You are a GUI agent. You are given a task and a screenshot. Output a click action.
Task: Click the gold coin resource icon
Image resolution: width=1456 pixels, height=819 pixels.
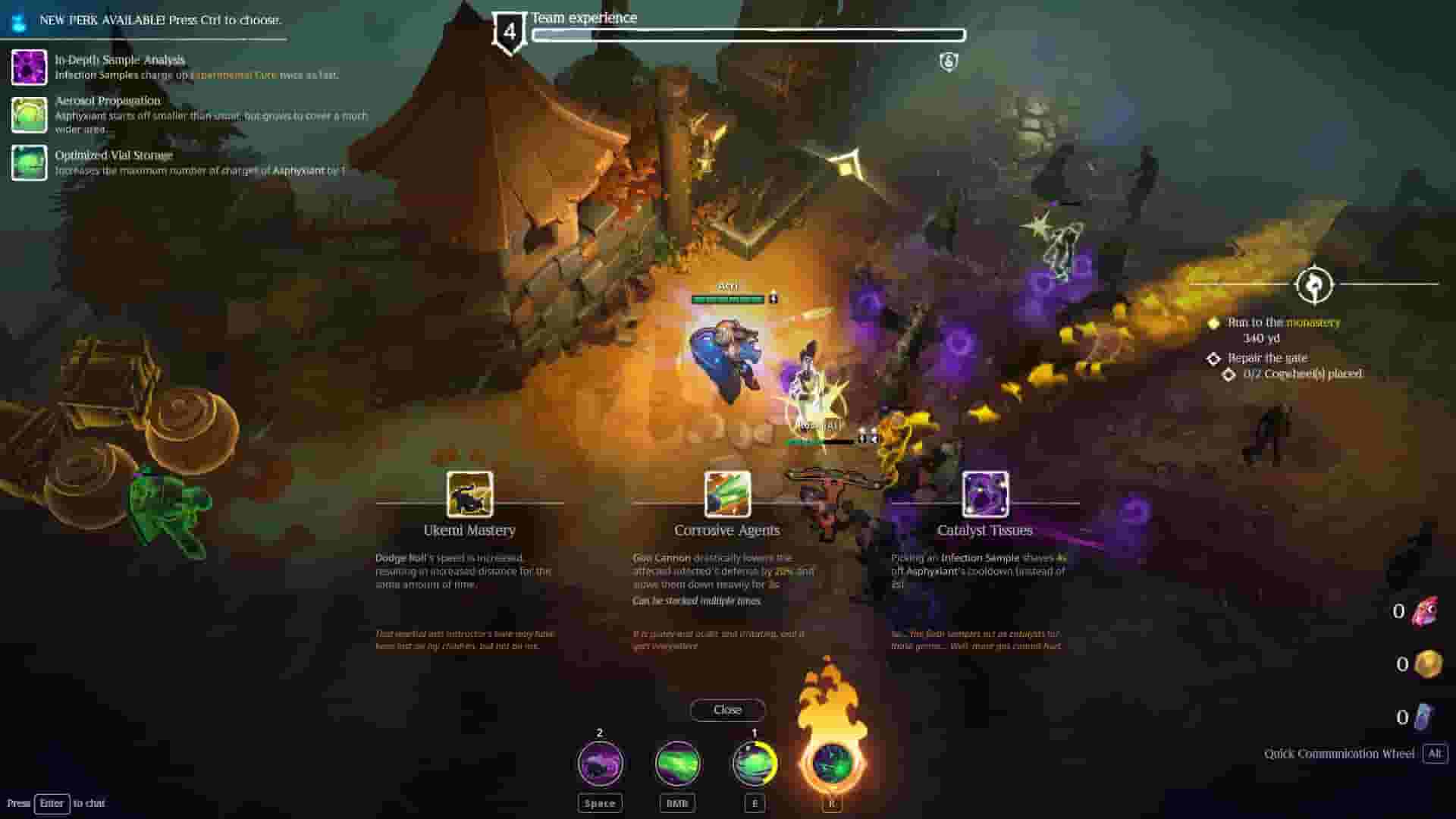(x=1428, y=664)
